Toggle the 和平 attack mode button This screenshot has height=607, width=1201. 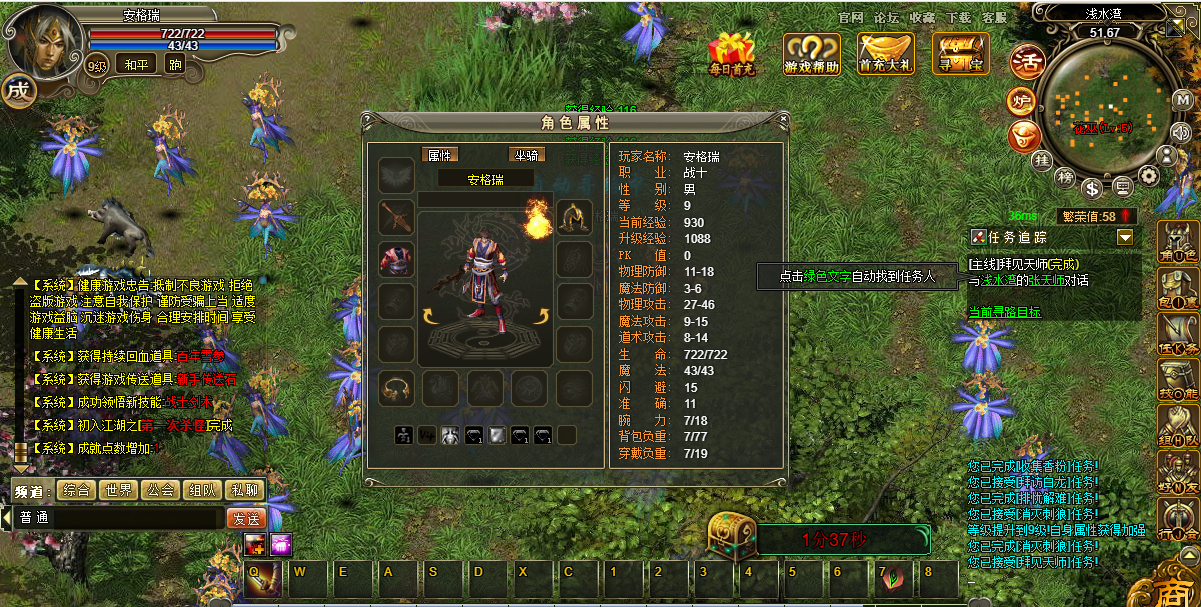(x=134, y=65)
